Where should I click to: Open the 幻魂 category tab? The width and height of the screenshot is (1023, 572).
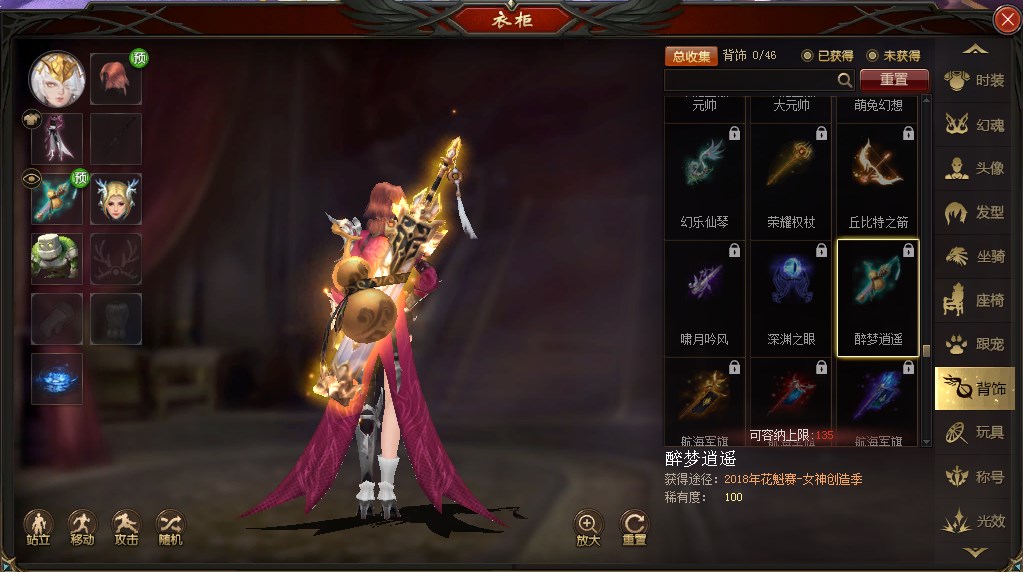click(975, 125)
